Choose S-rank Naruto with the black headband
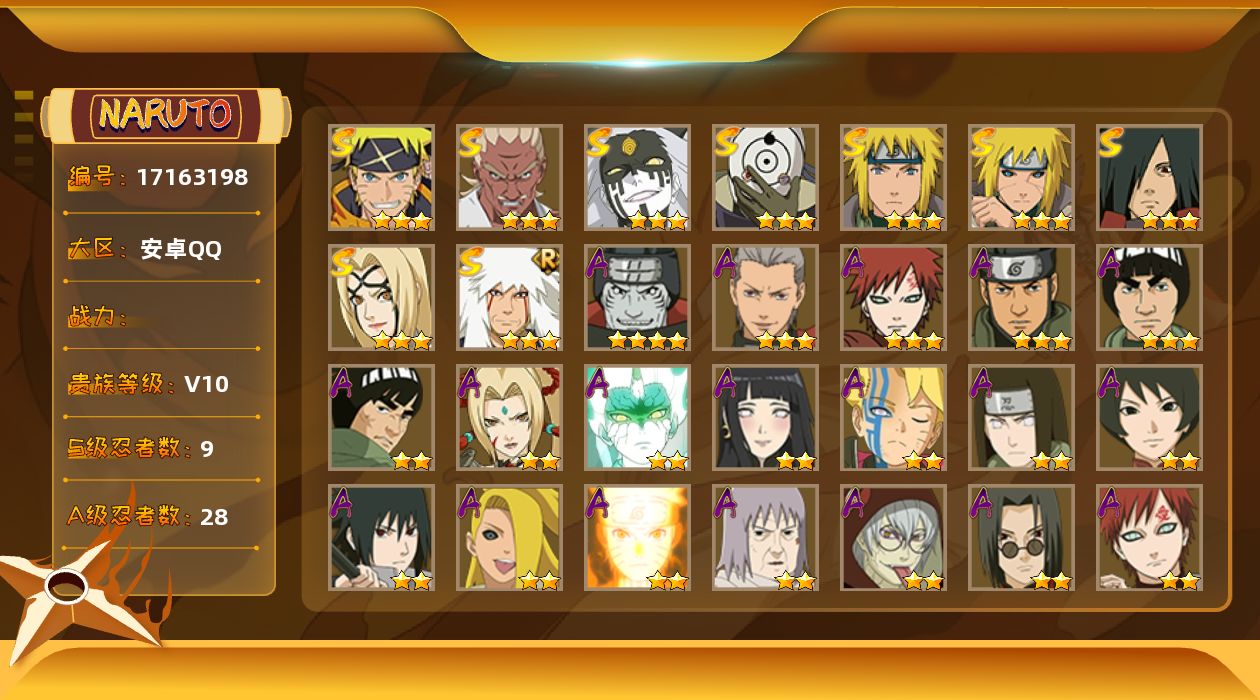1260x700 pixels. coord(381,178)
